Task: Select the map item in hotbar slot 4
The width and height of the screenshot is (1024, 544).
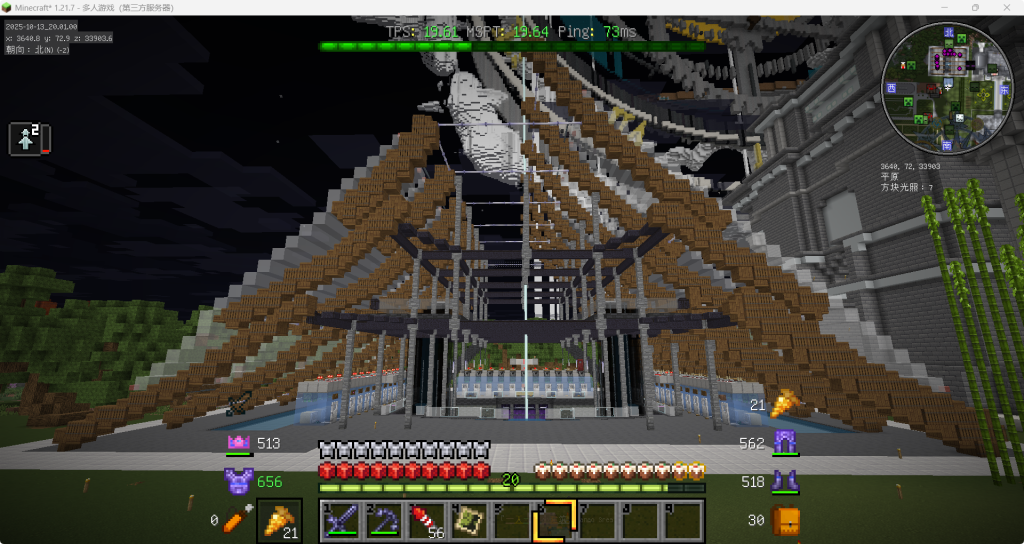Action: [x=468, y=520]
